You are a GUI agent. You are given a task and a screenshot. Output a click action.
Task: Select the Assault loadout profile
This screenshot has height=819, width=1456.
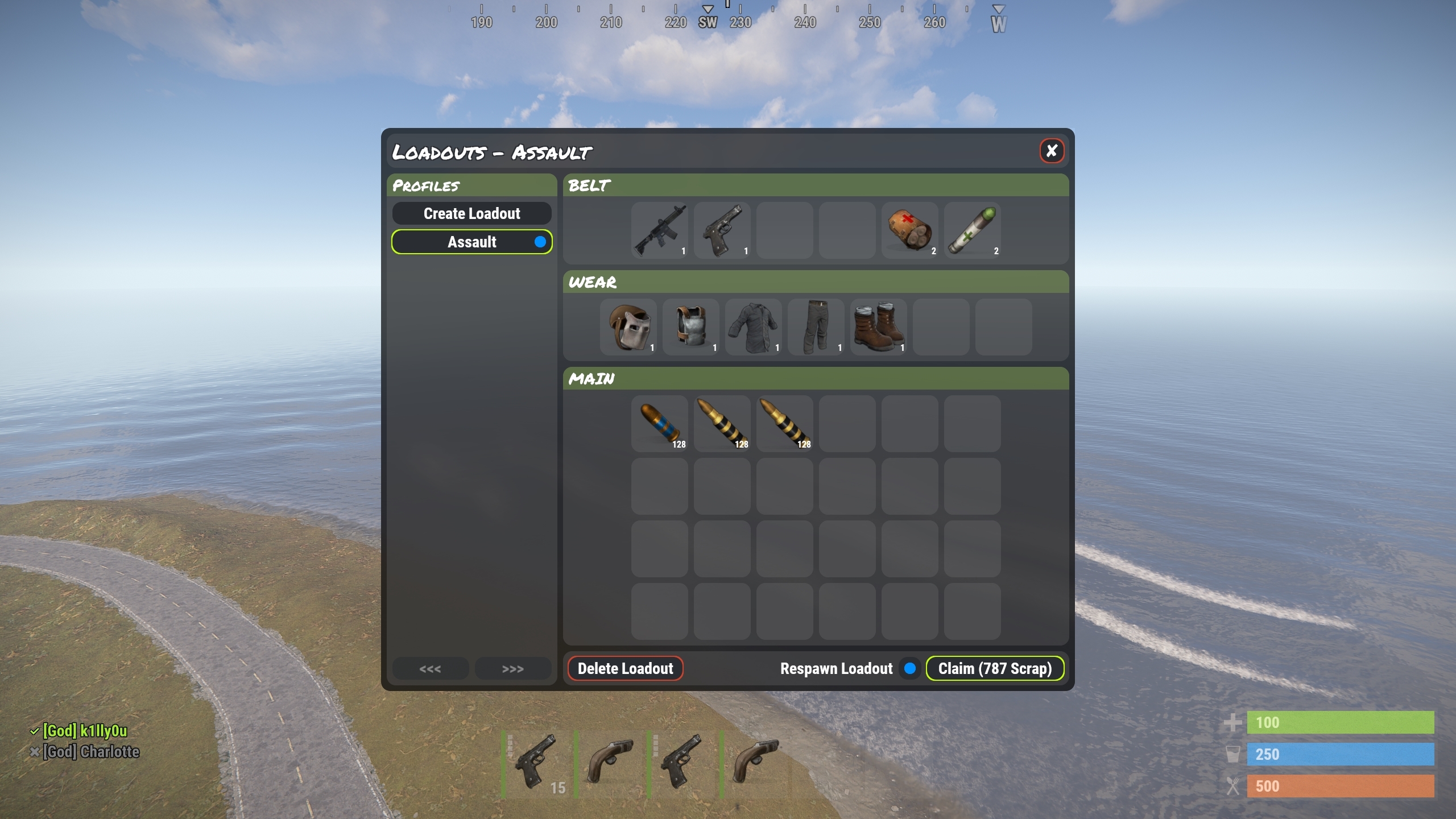tap(471, 242)
